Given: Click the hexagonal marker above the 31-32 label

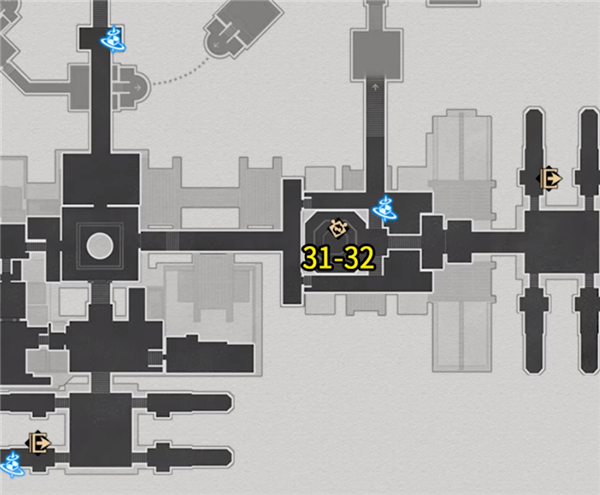Looking at the screenshot, I should pyautogui.click(x=337, y=228).
